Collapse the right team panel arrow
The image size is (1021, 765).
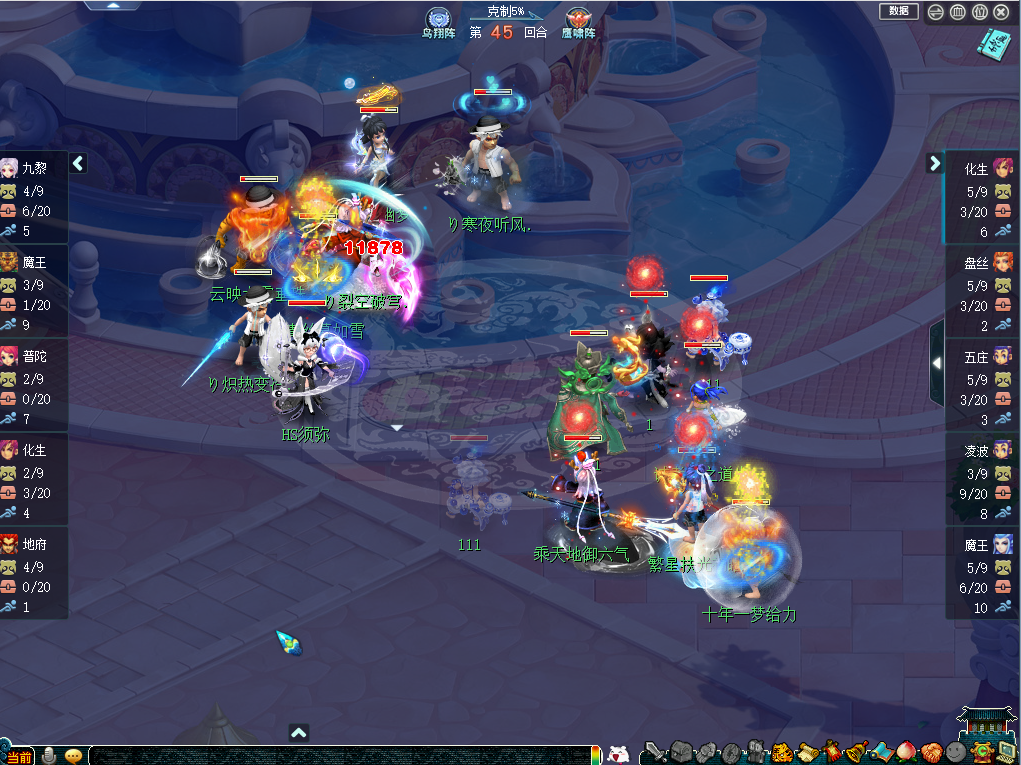935,163
